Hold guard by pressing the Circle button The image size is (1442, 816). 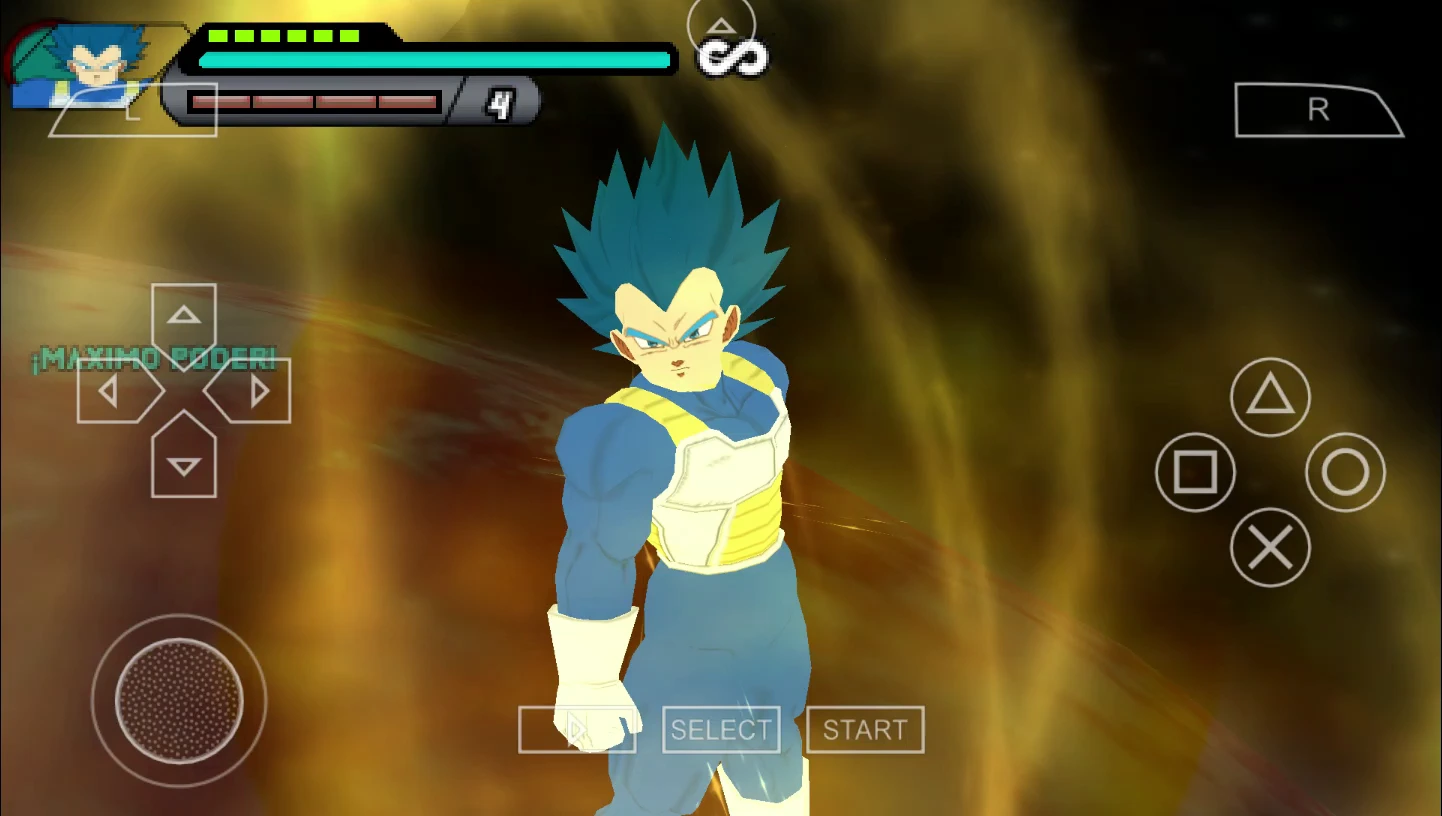click(x=1346, y=472)
